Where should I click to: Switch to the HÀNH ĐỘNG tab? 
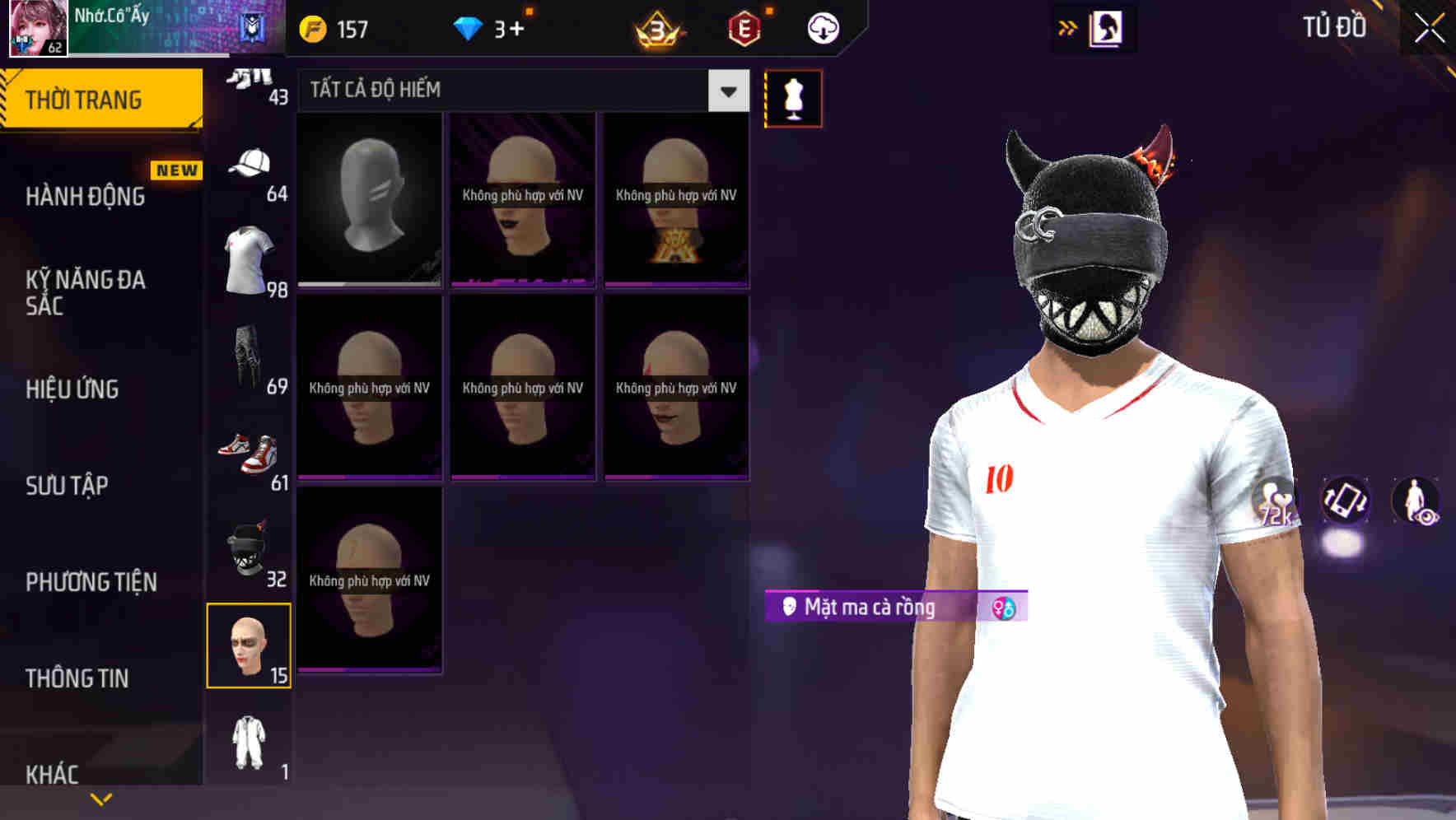(83, 197)
